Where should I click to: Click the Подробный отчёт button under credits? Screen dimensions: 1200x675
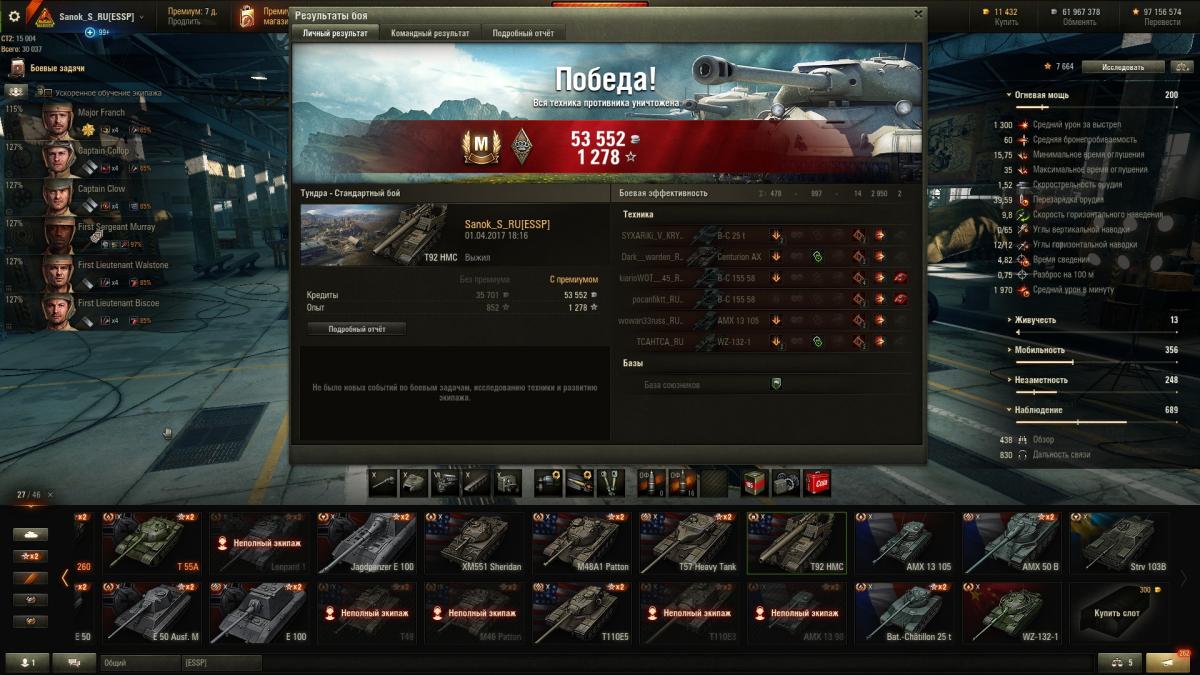356,329
